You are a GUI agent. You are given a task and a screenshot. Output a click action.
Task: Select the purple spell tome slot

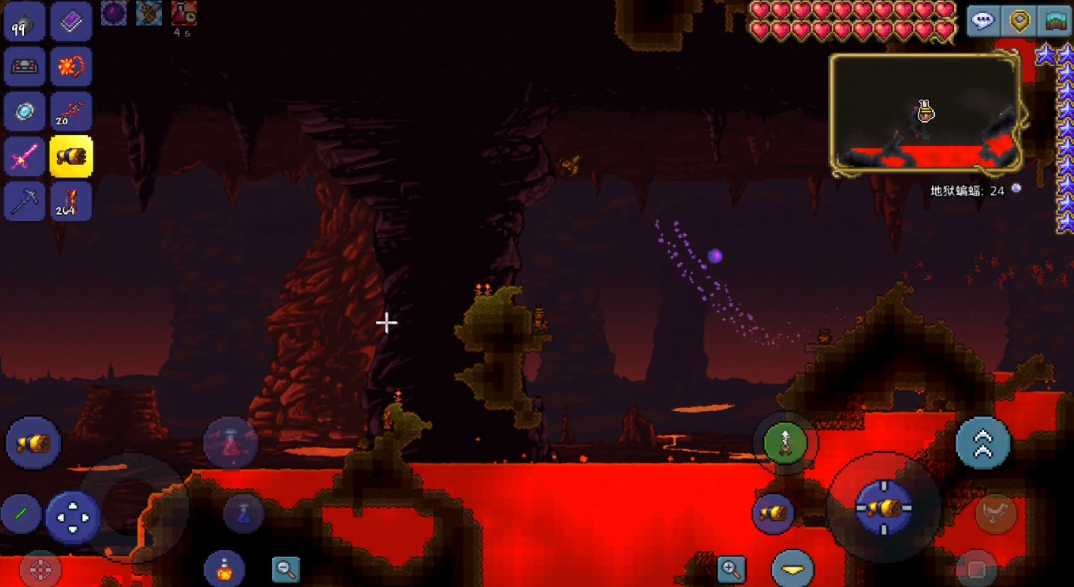click(x=70, y=22)
